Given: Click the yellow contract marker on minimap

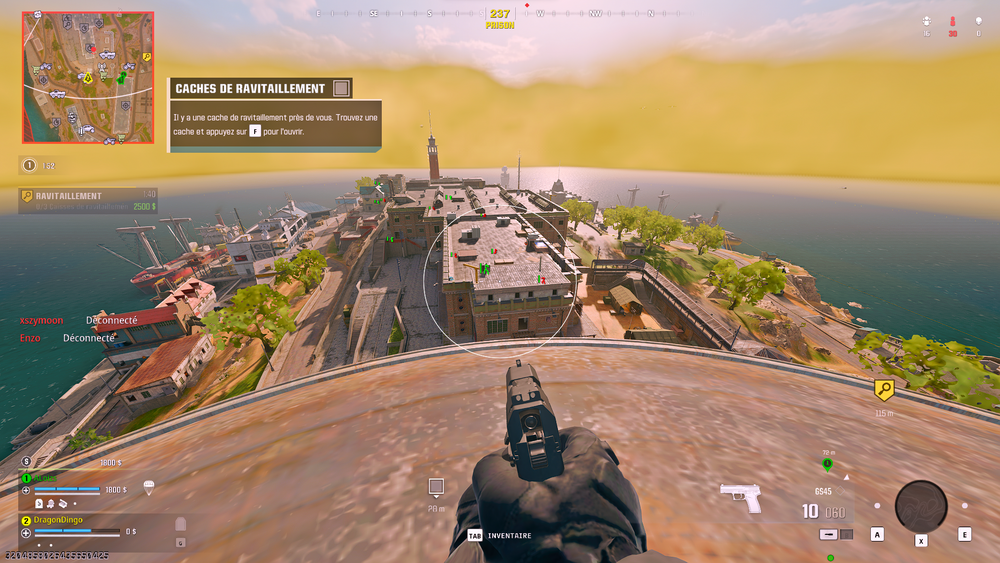Looking at the screenshot, I should point(147,58).
